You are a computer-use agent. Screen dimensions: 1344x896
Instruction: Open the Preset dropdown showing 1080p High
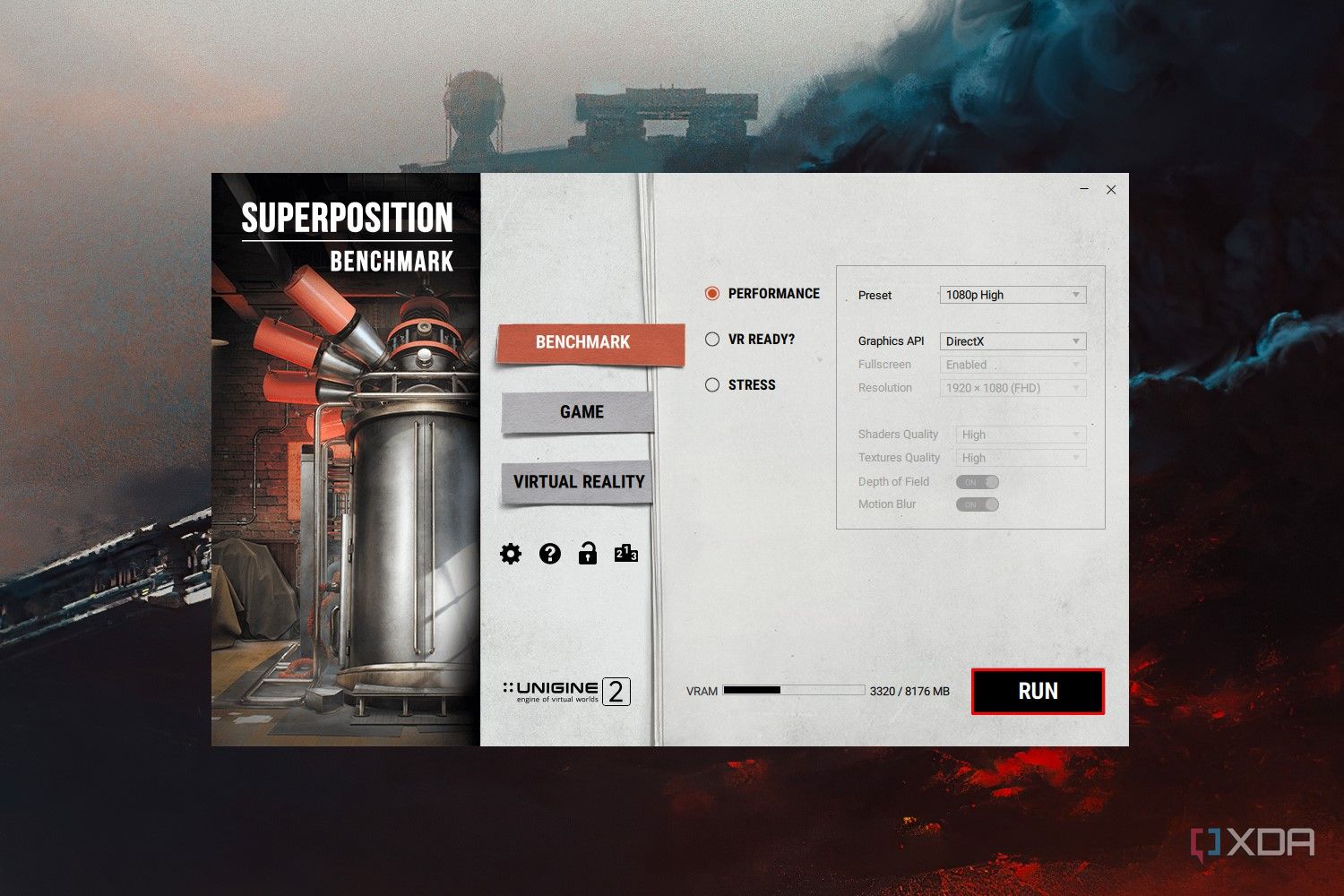(x=1012, y=295)
